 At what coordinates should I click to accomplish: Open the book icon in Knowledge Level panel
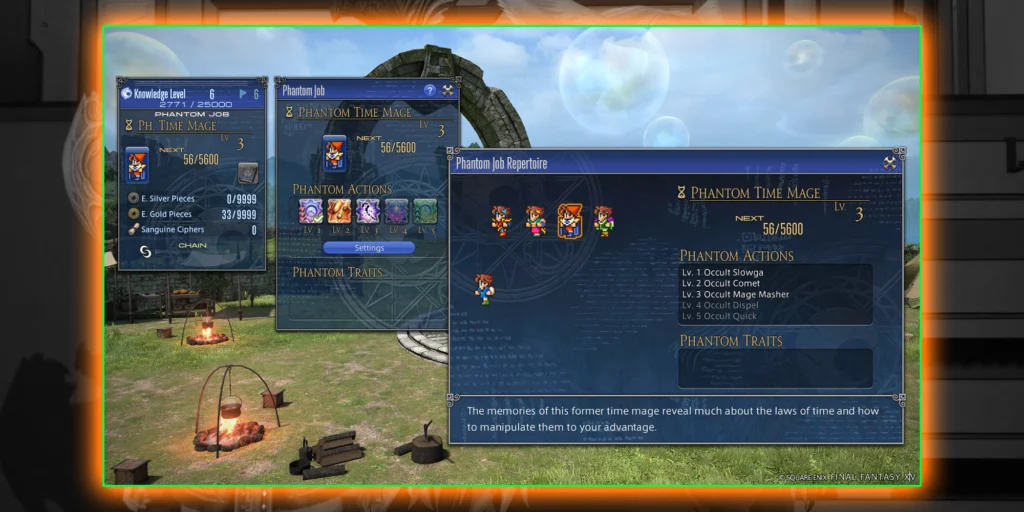(246, 173)
